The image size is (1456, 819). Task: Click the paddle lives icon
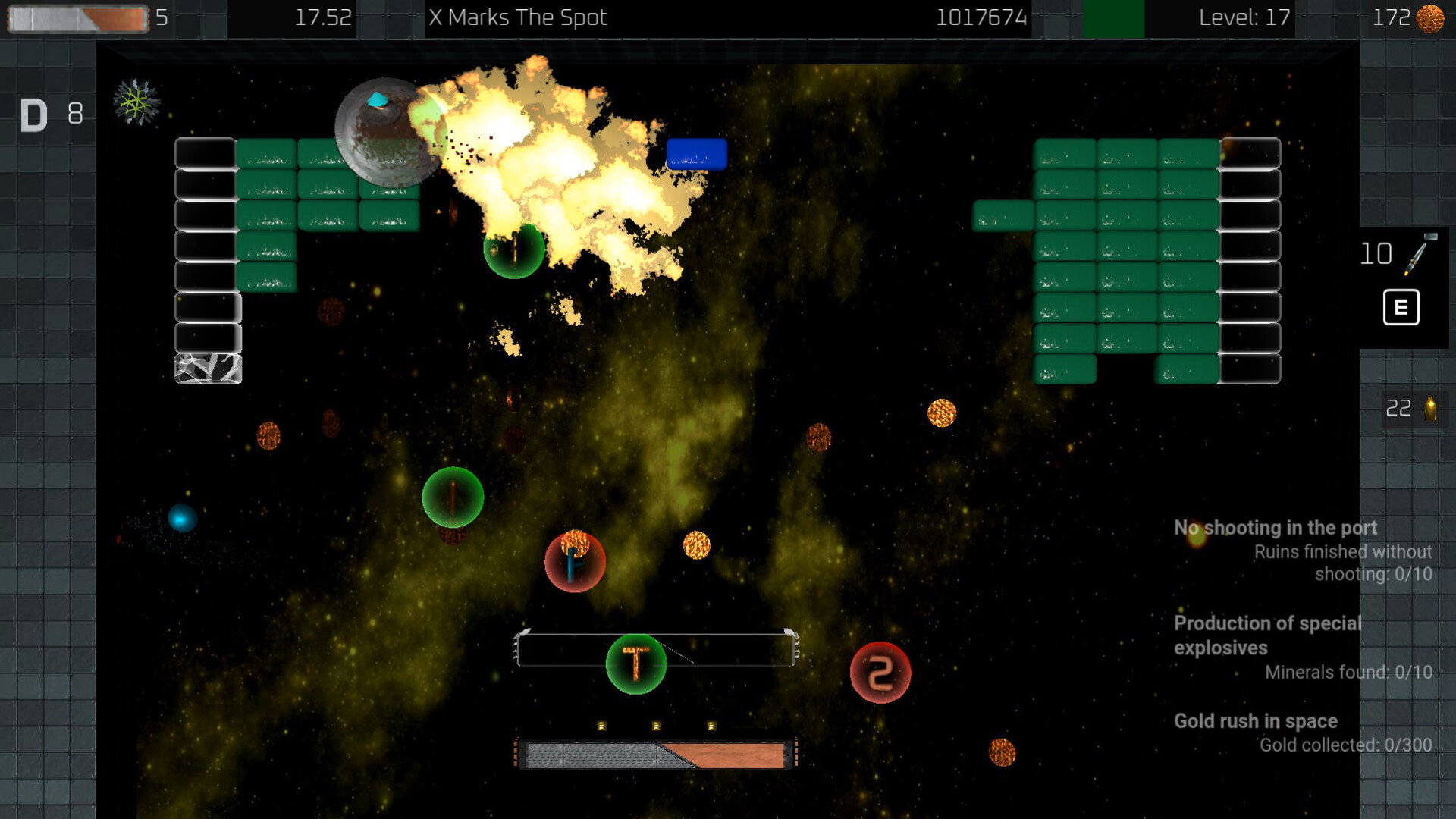tap(78, 19)
